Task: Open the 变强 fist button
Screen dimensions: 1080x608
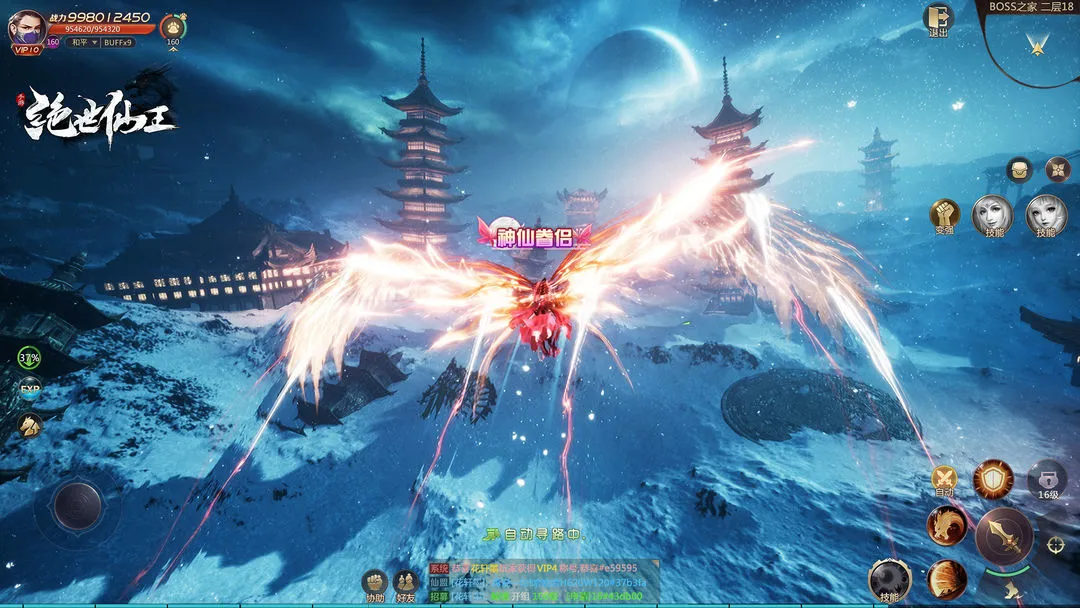Action: pyautogui.click(x=944, y=215)
